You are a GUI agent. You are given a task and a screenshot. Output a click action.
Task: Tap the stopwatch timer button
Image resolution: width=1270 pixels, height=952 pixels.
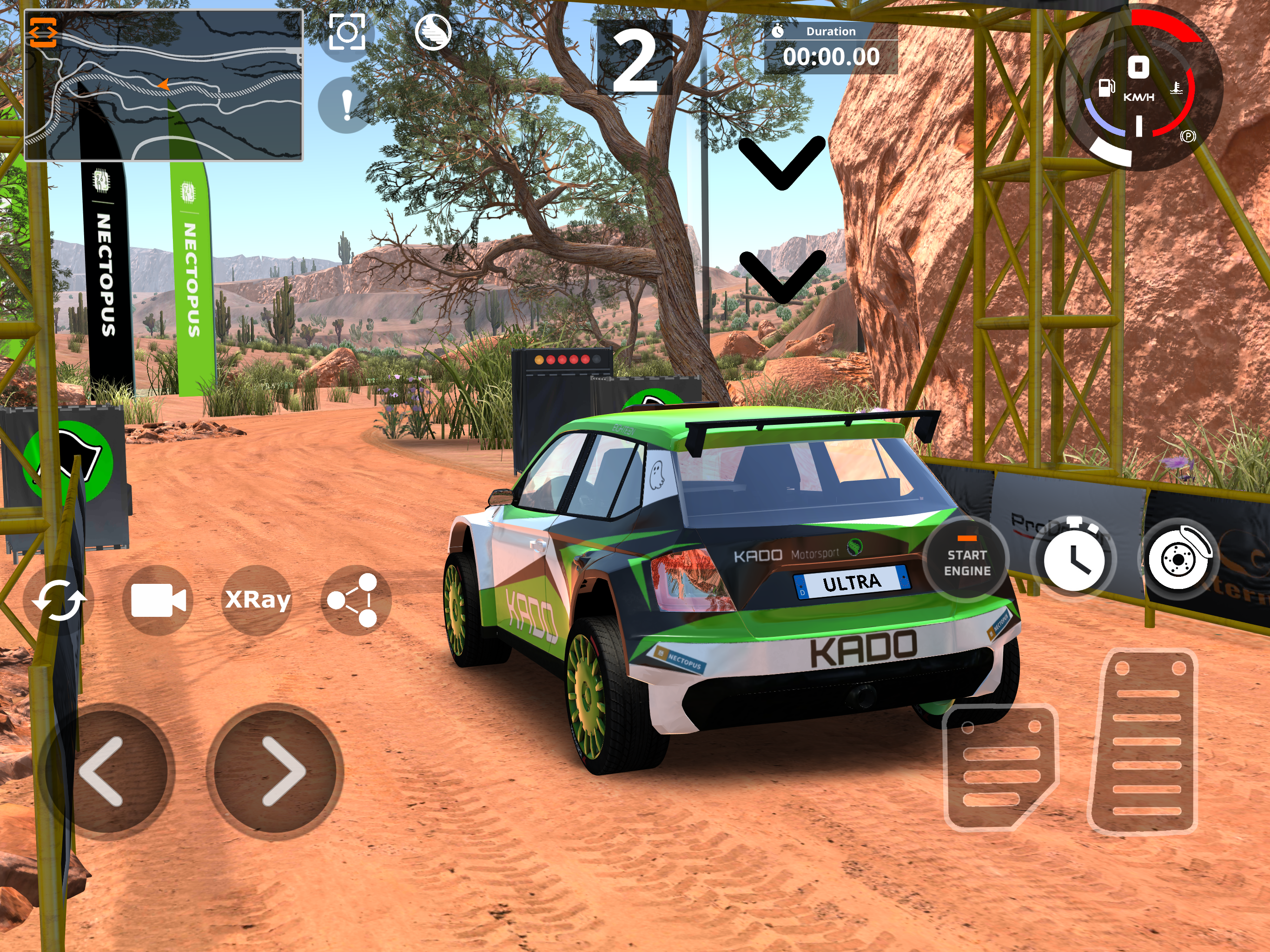pyautogui.click(x=1073, y=558)
